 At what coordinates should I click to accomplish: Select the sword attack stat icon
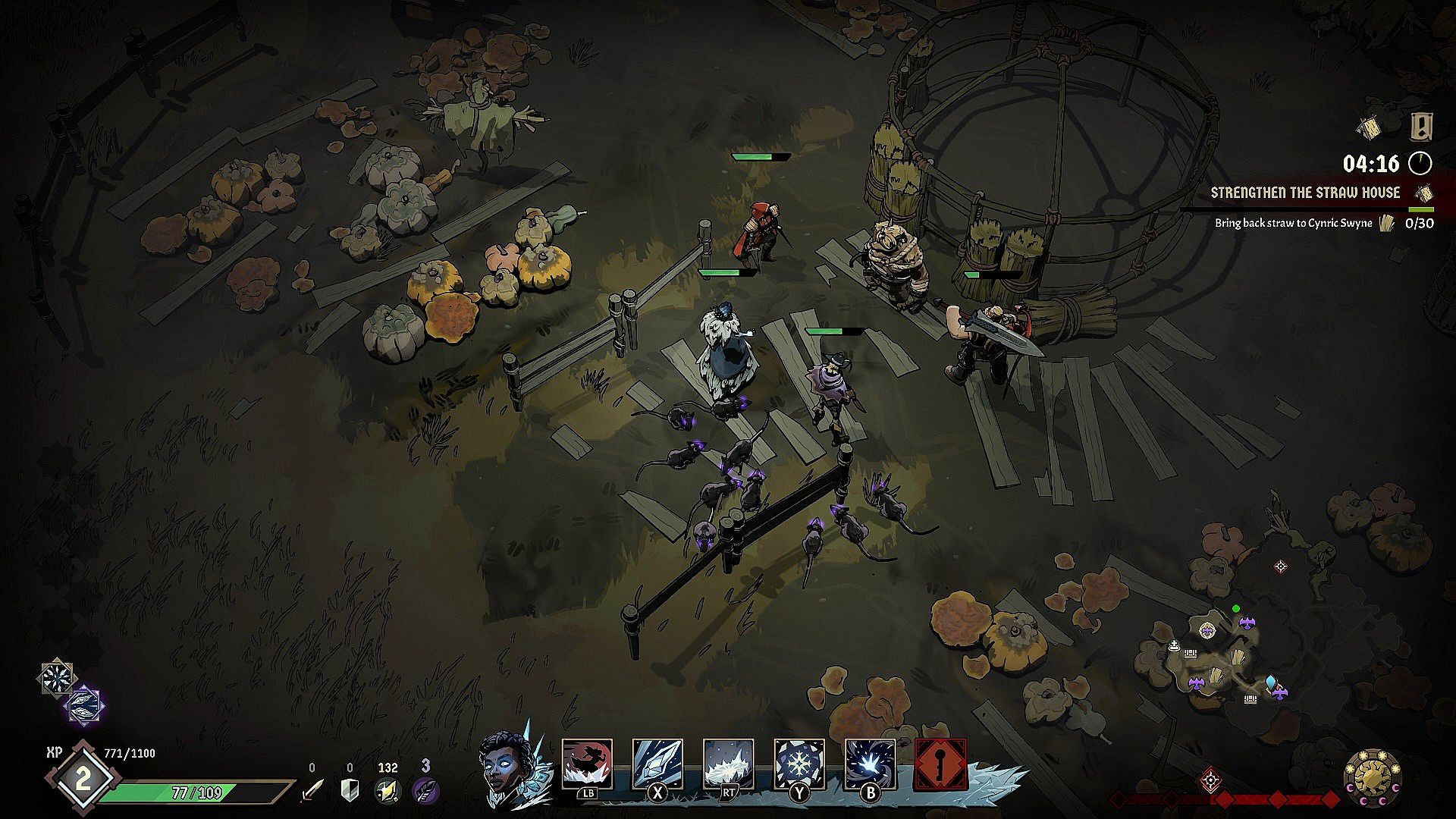click(312, 790)
